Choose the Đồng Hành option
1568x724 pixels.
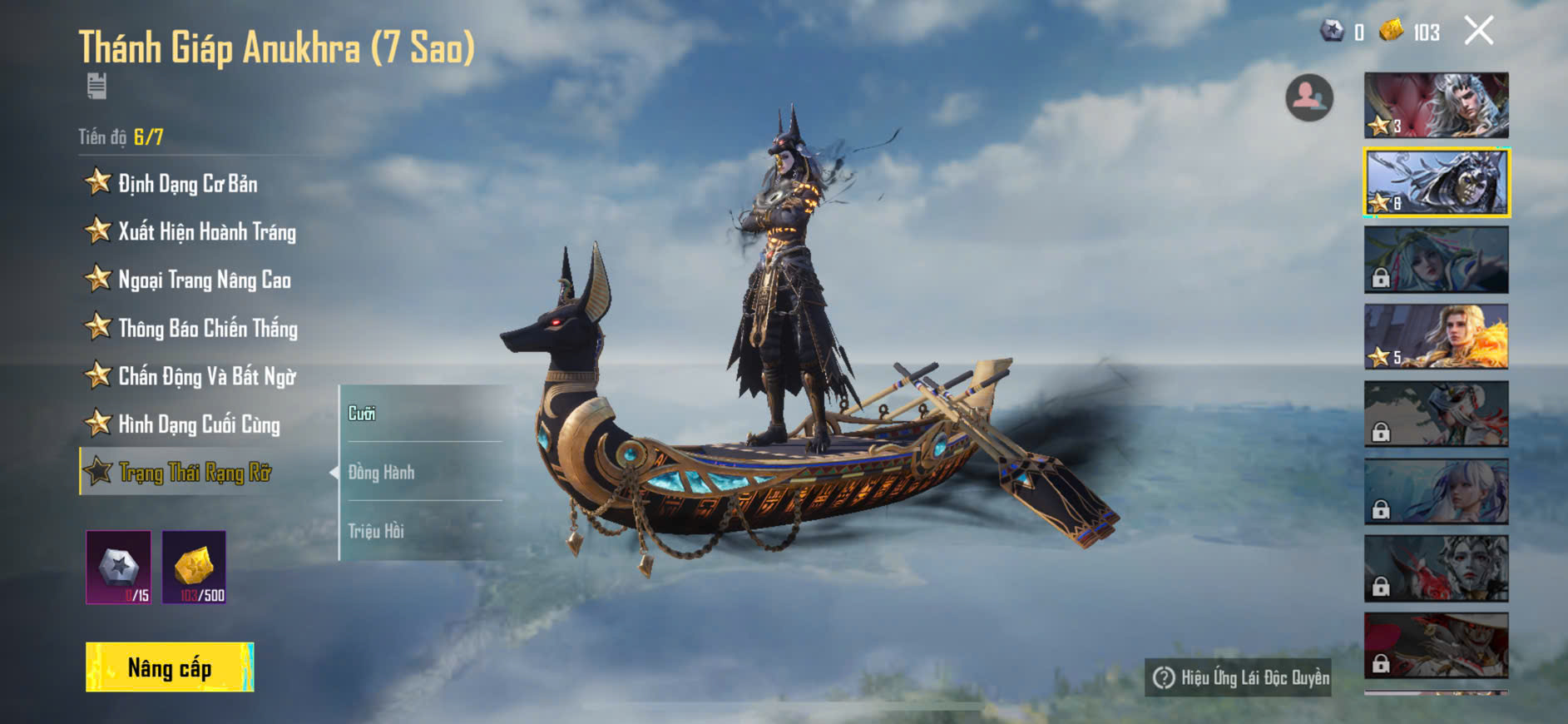(x=382, y=473)
